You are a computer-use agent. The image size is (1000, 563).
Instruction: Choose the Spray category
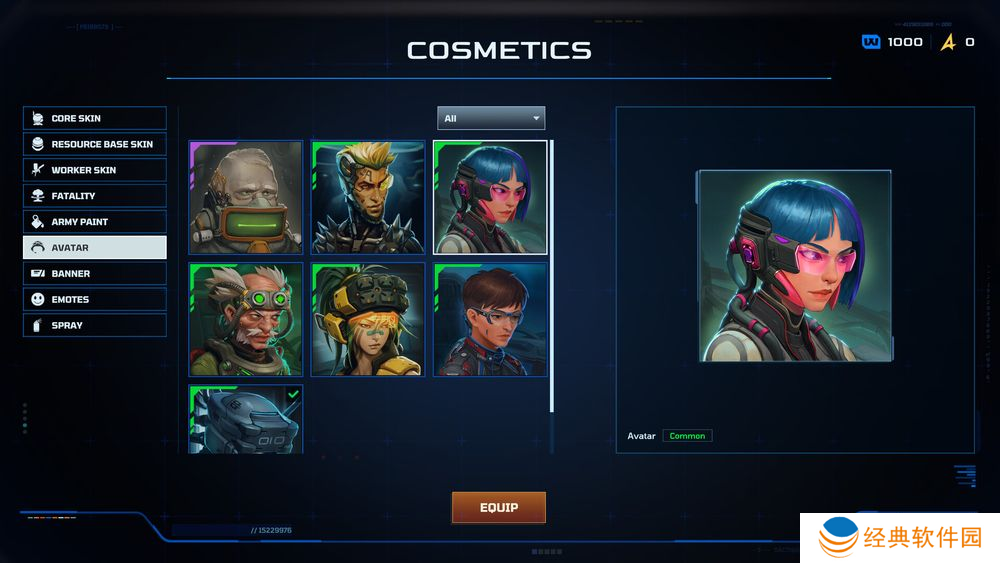[95, 325]
